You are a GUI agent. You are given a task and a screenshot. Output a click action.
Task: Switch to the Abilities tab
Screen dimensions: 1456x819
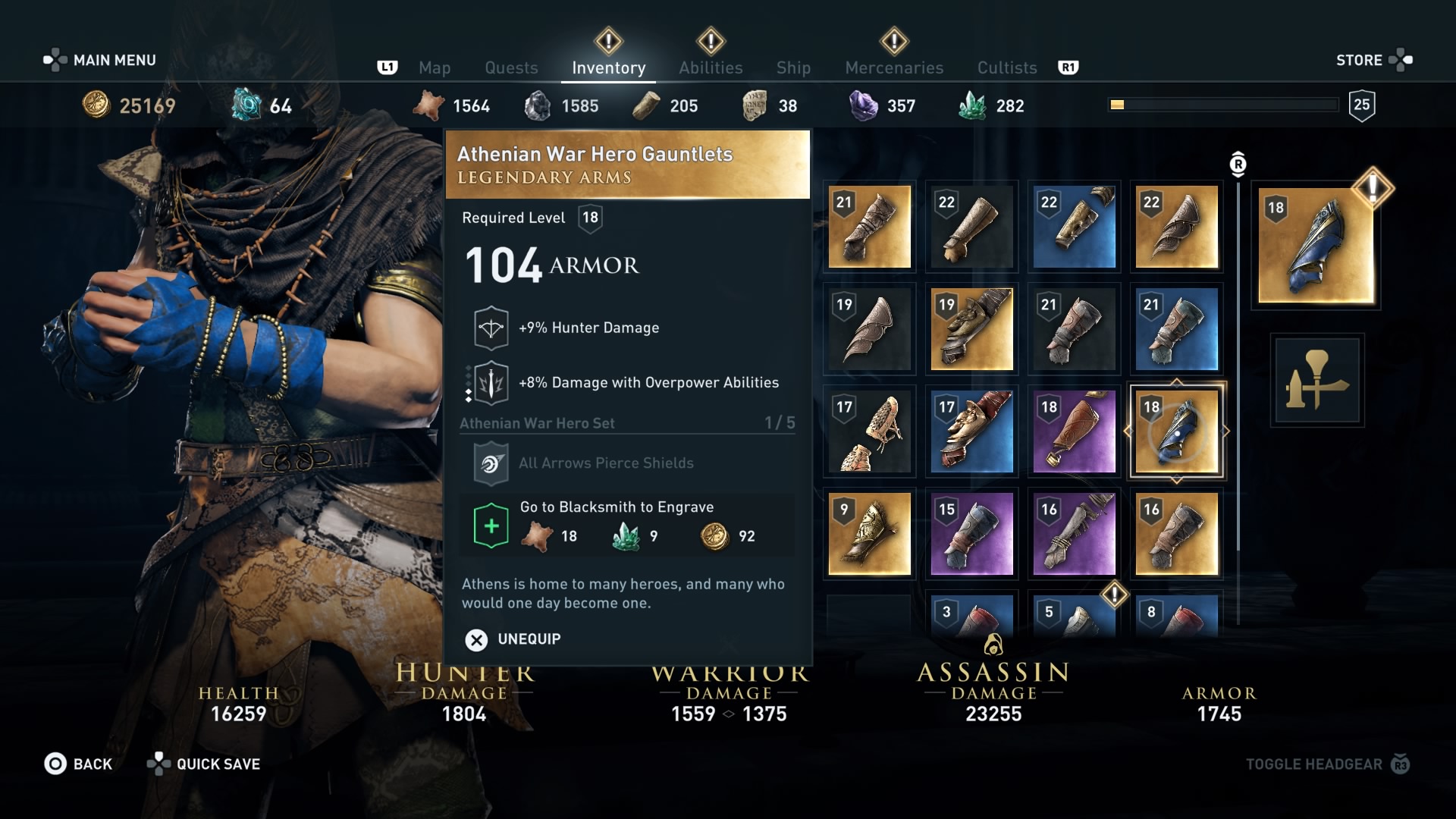click(x=710, y=67)
